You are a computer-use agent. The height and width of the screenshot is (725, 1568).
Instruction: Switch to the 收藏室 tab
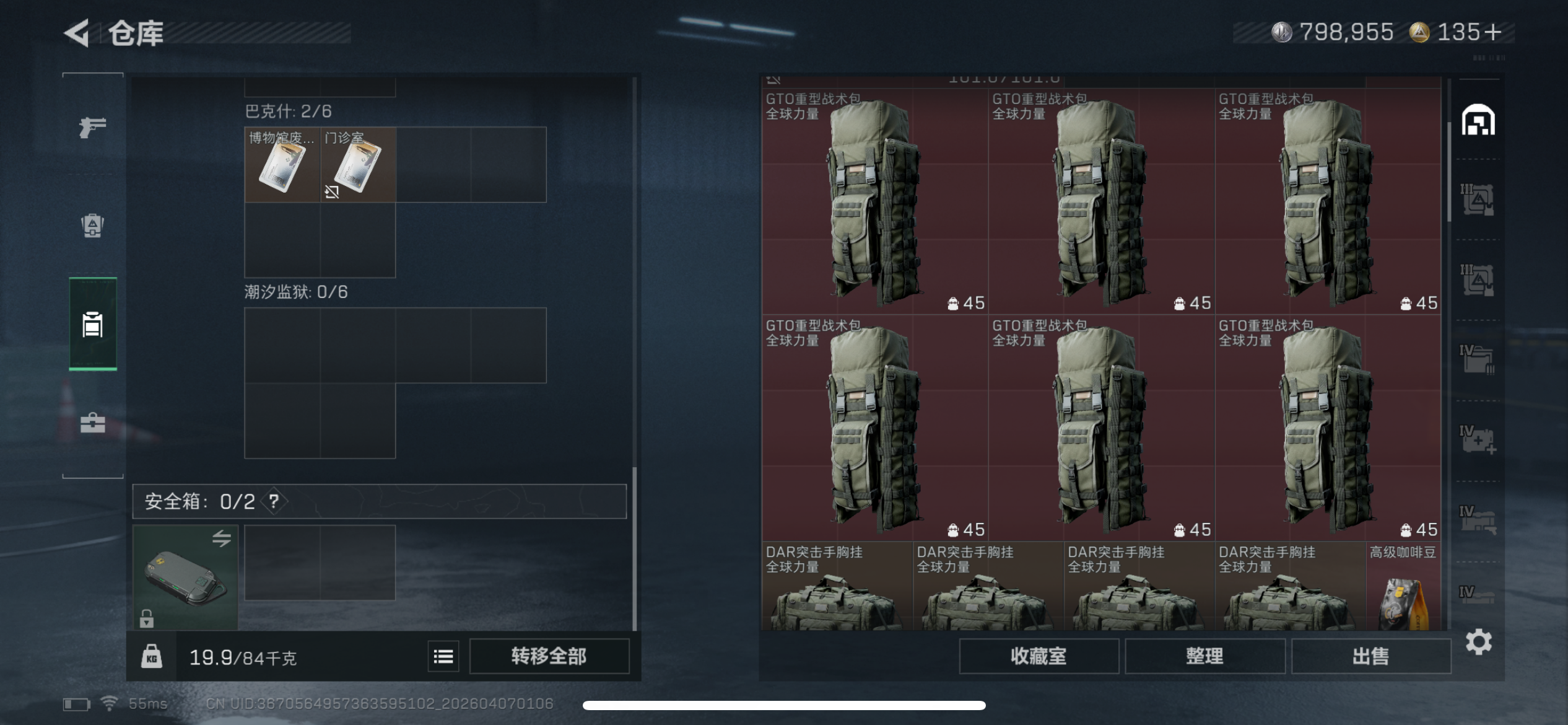[1039, 655]
